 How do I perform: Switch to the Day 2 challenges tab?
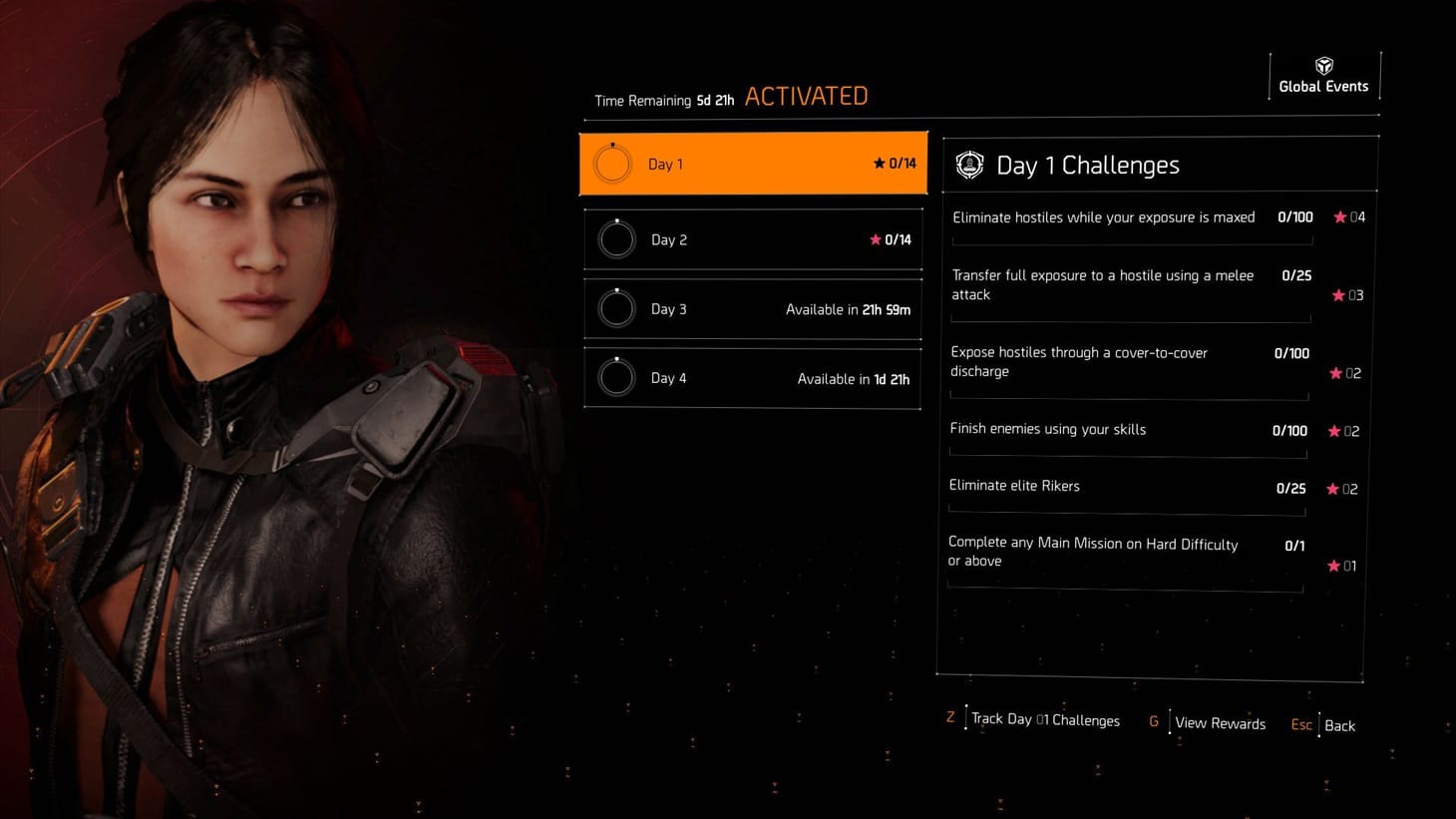(x=753, y=239)
